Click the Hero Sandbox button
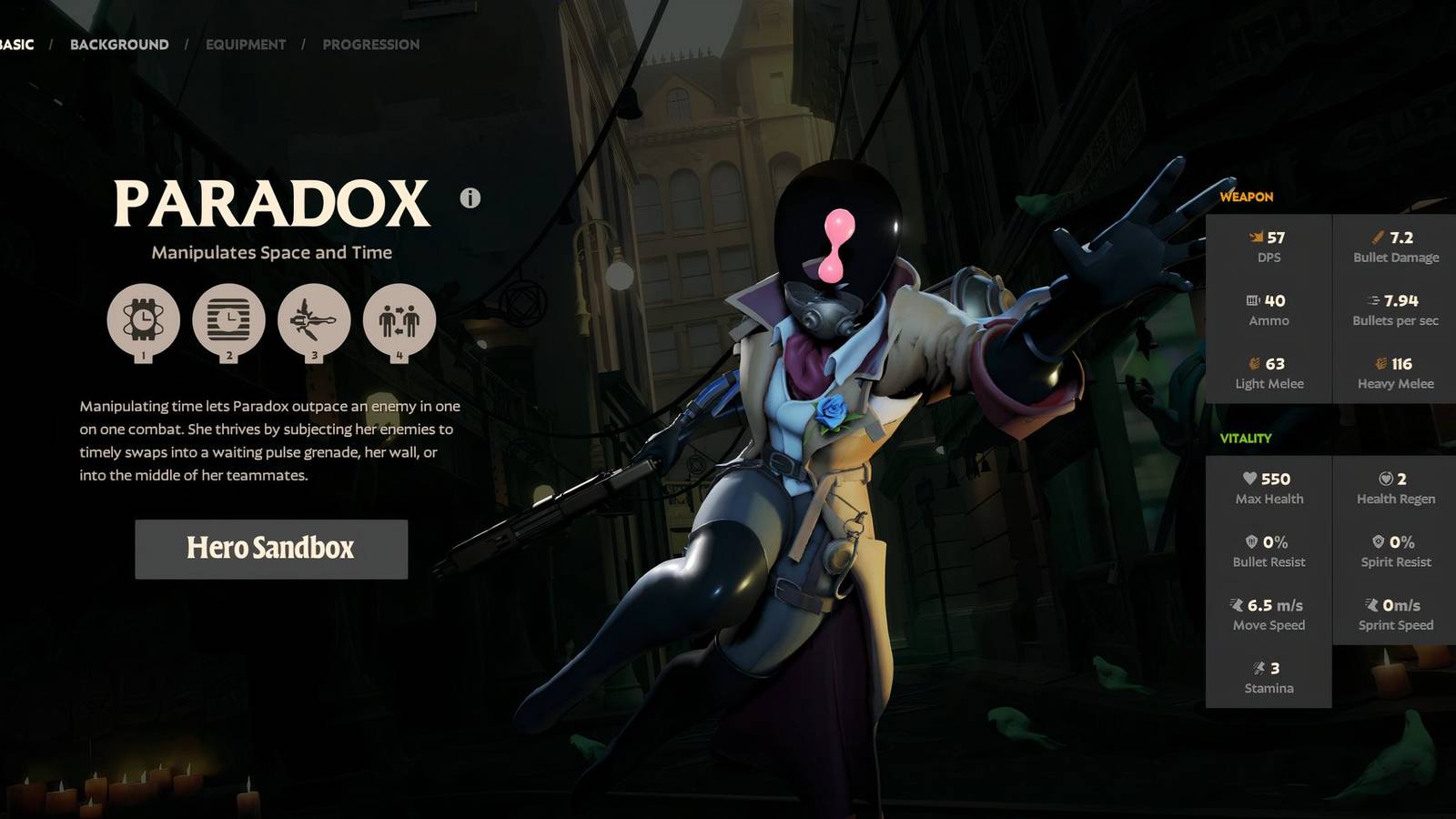 [x=270, y=549]
